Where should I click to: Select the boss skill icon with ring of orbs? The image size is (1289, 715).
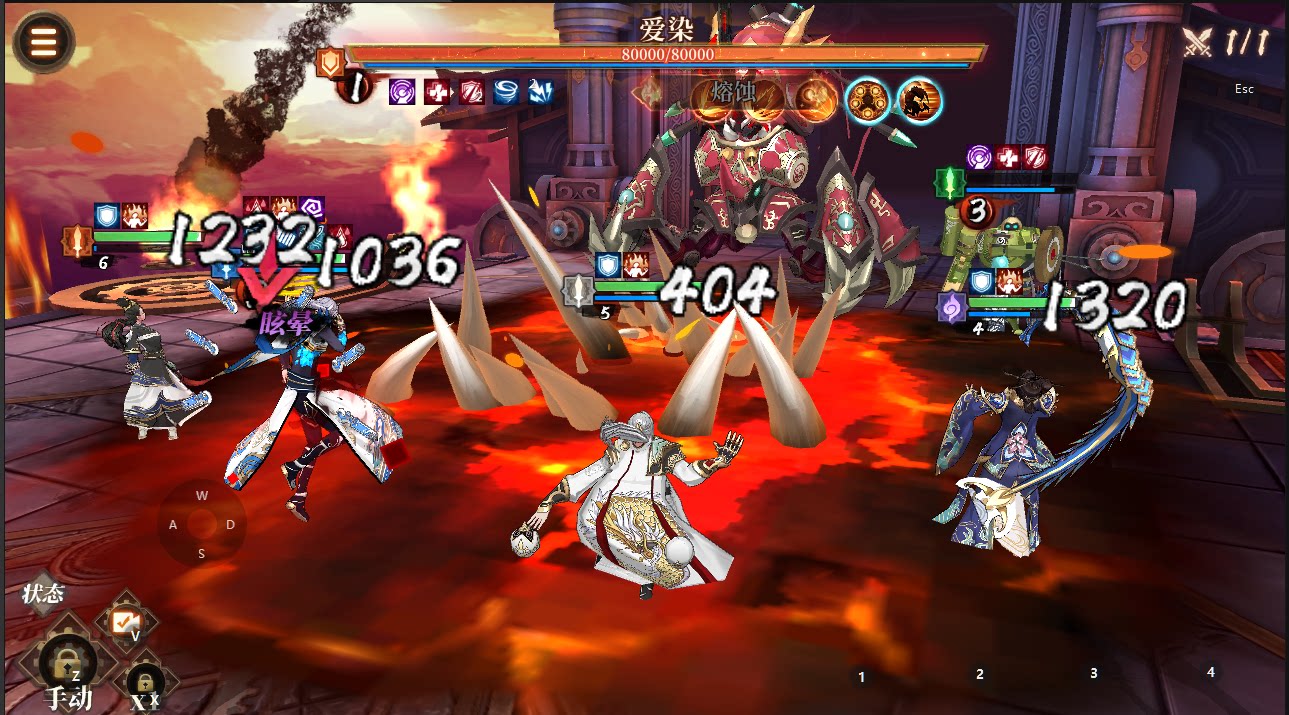pyautogui.click(x=868, y=100)
